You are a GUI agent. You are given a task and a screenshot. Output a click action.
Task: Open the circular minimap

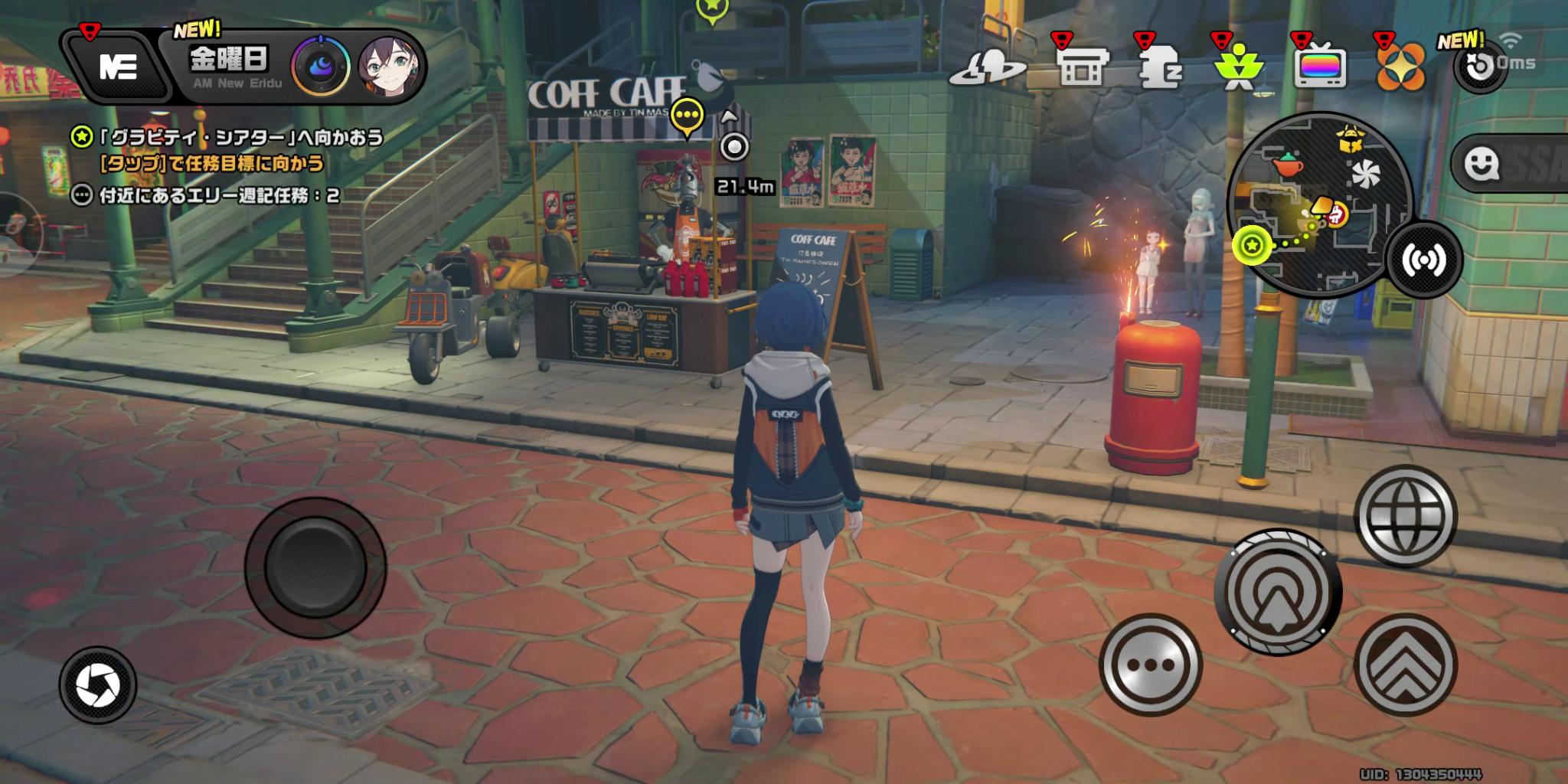(x=1318, y=205)
